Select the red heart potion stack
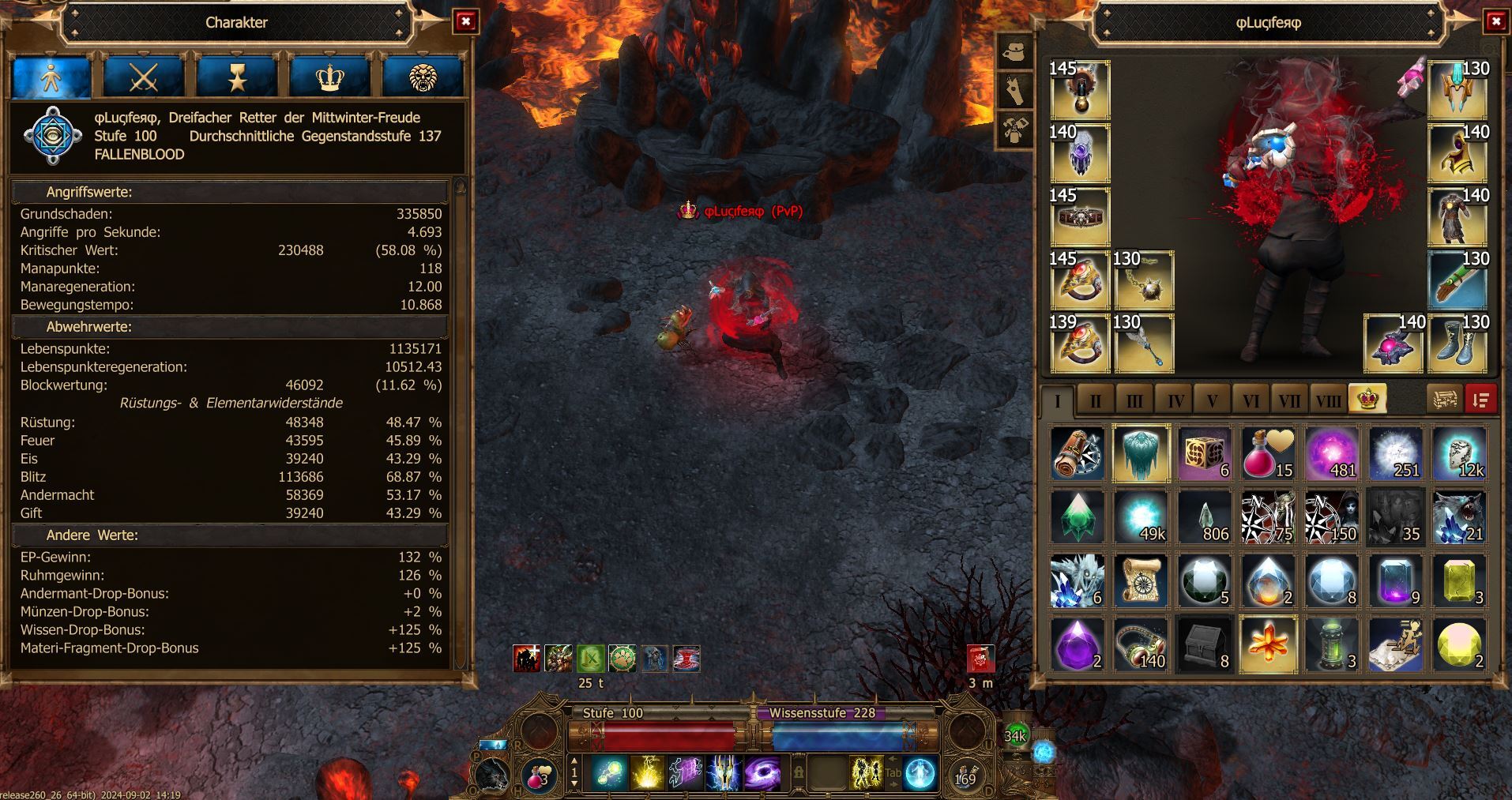 (x=1268, y=454)
